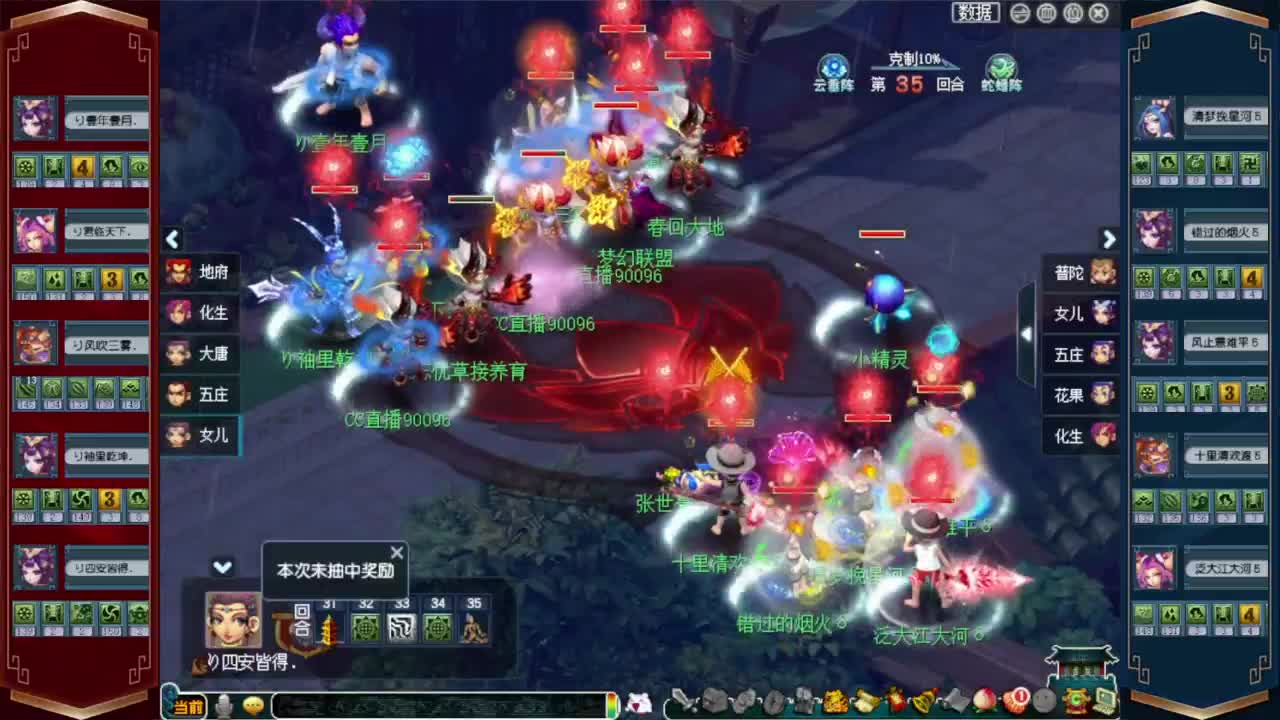The height and width of the screenshot is (720, 1280).
Task: Toggle UI visibility with the minus circle icon top-right
Action: click(1020, 12)
